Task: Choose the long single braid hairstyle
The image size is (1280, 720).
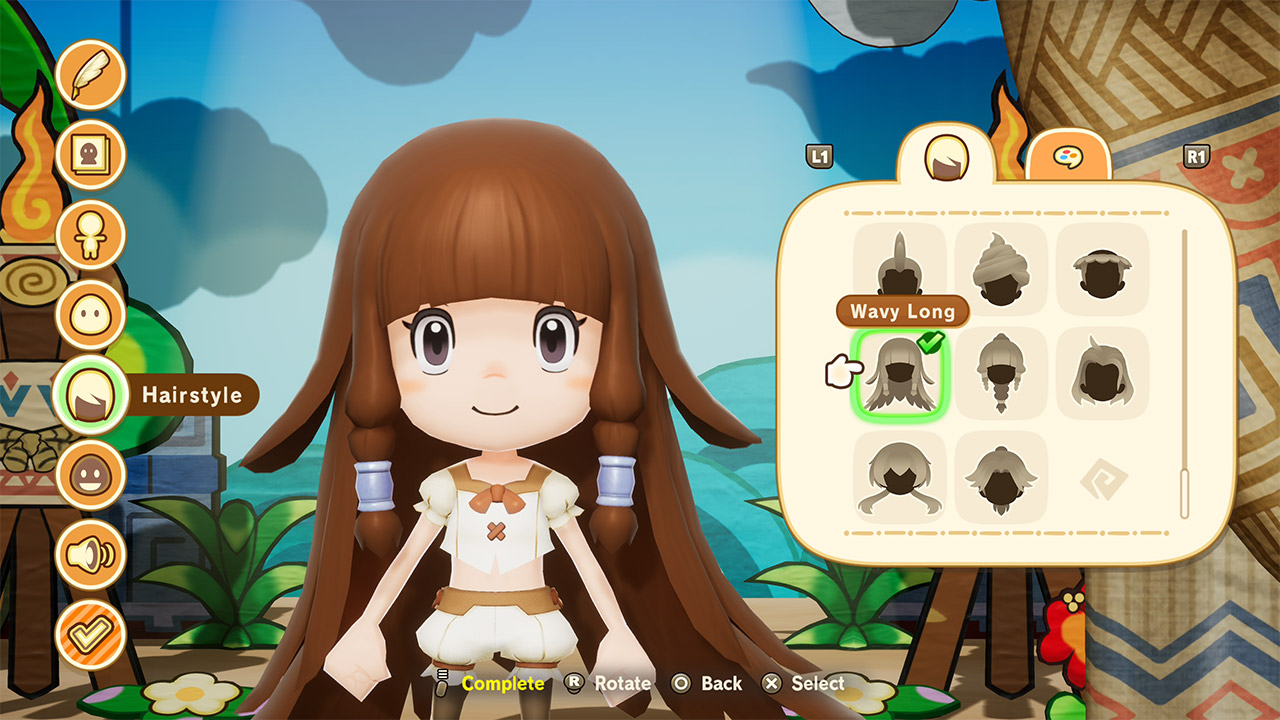Action: click(x=1001, y=373)
